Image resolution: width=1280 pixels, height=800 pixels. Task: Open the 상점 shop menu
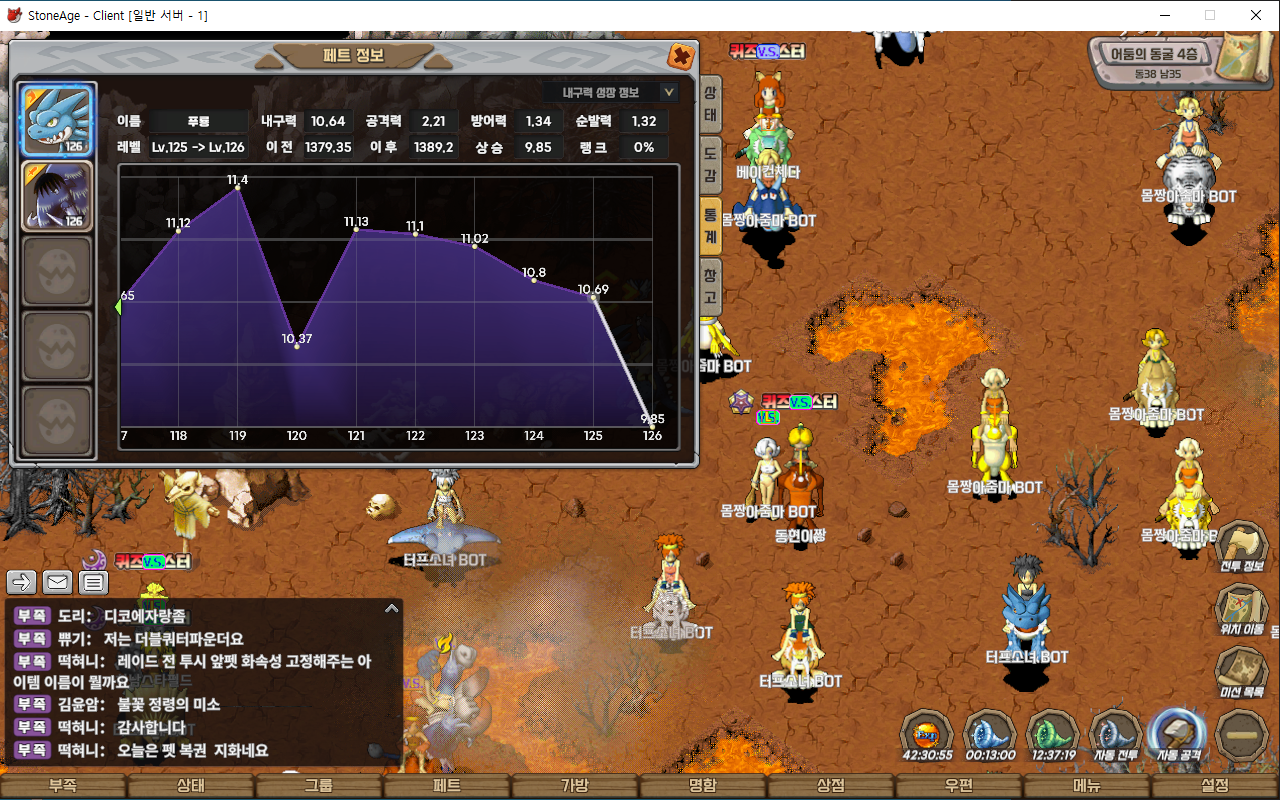point(832,786)
